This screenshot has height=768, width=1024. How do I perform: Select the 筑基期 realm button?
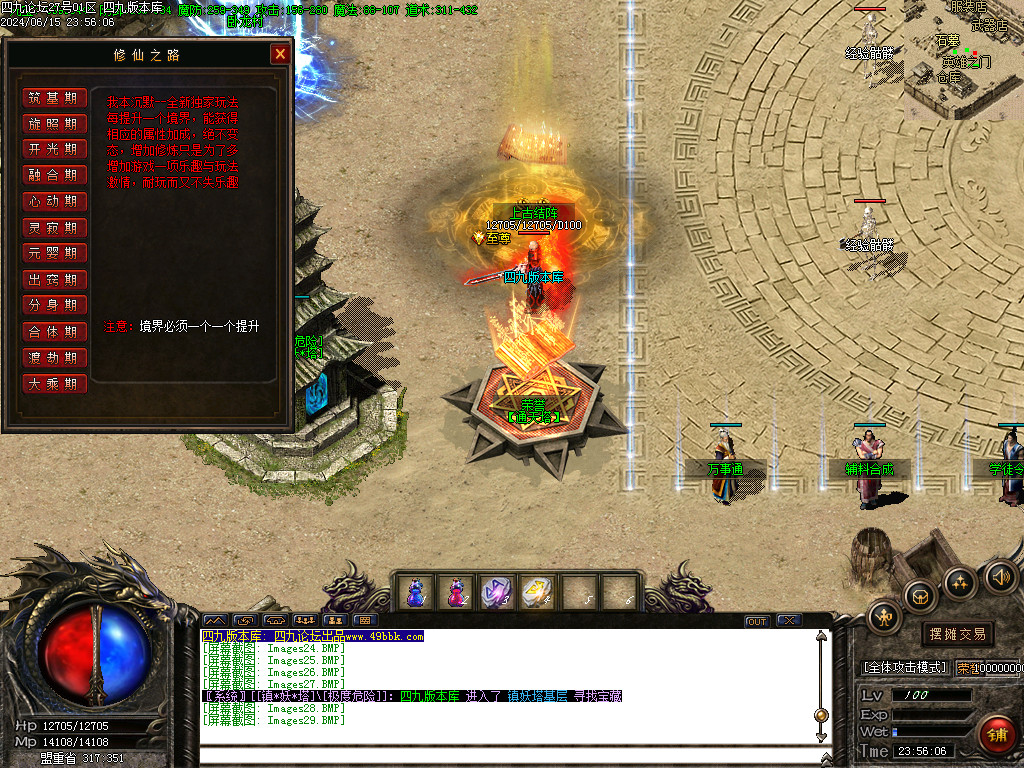tap(54, 98)
